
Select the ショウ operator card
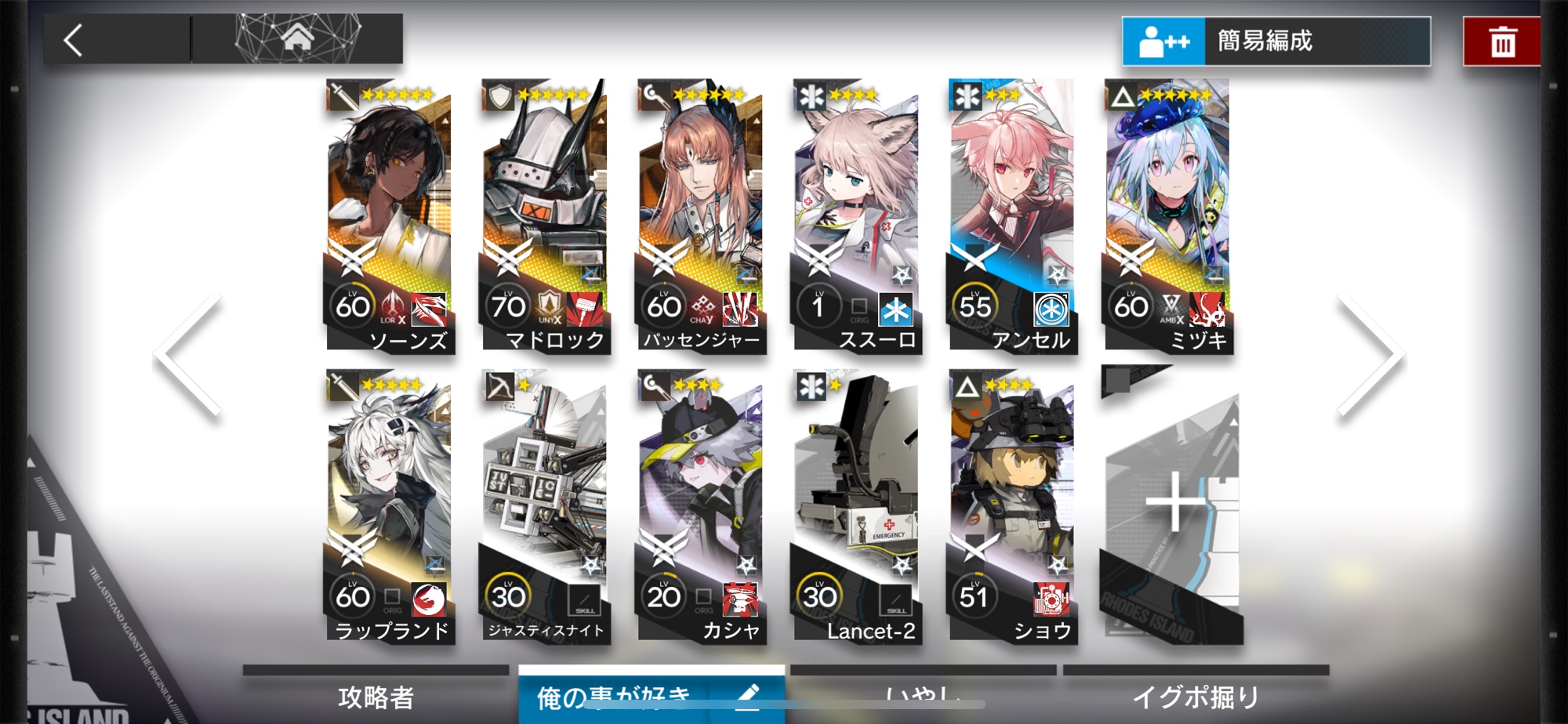point(1011,506)
